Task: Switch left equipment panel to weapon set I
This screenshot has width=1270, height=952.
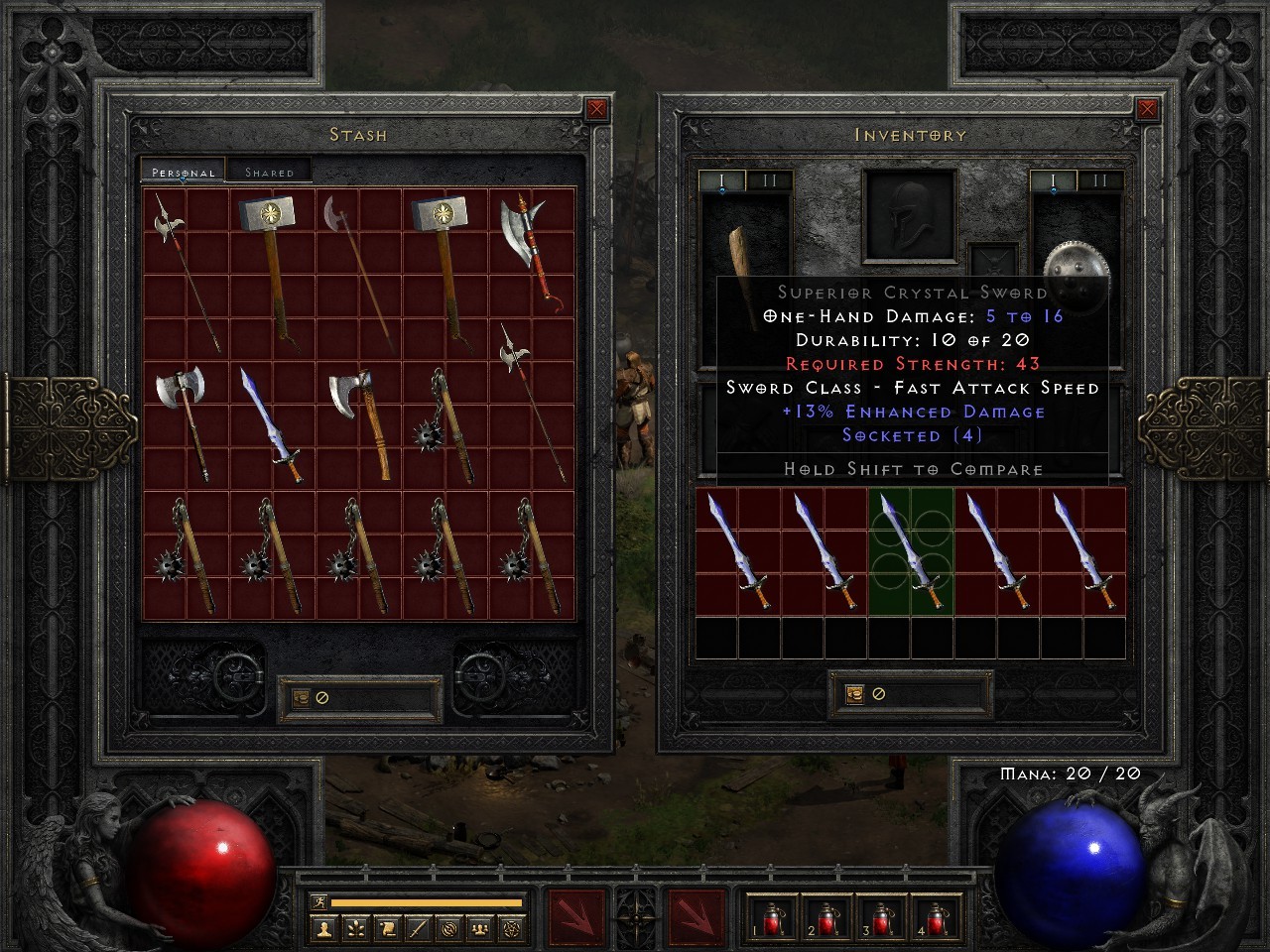Action: 721,181
